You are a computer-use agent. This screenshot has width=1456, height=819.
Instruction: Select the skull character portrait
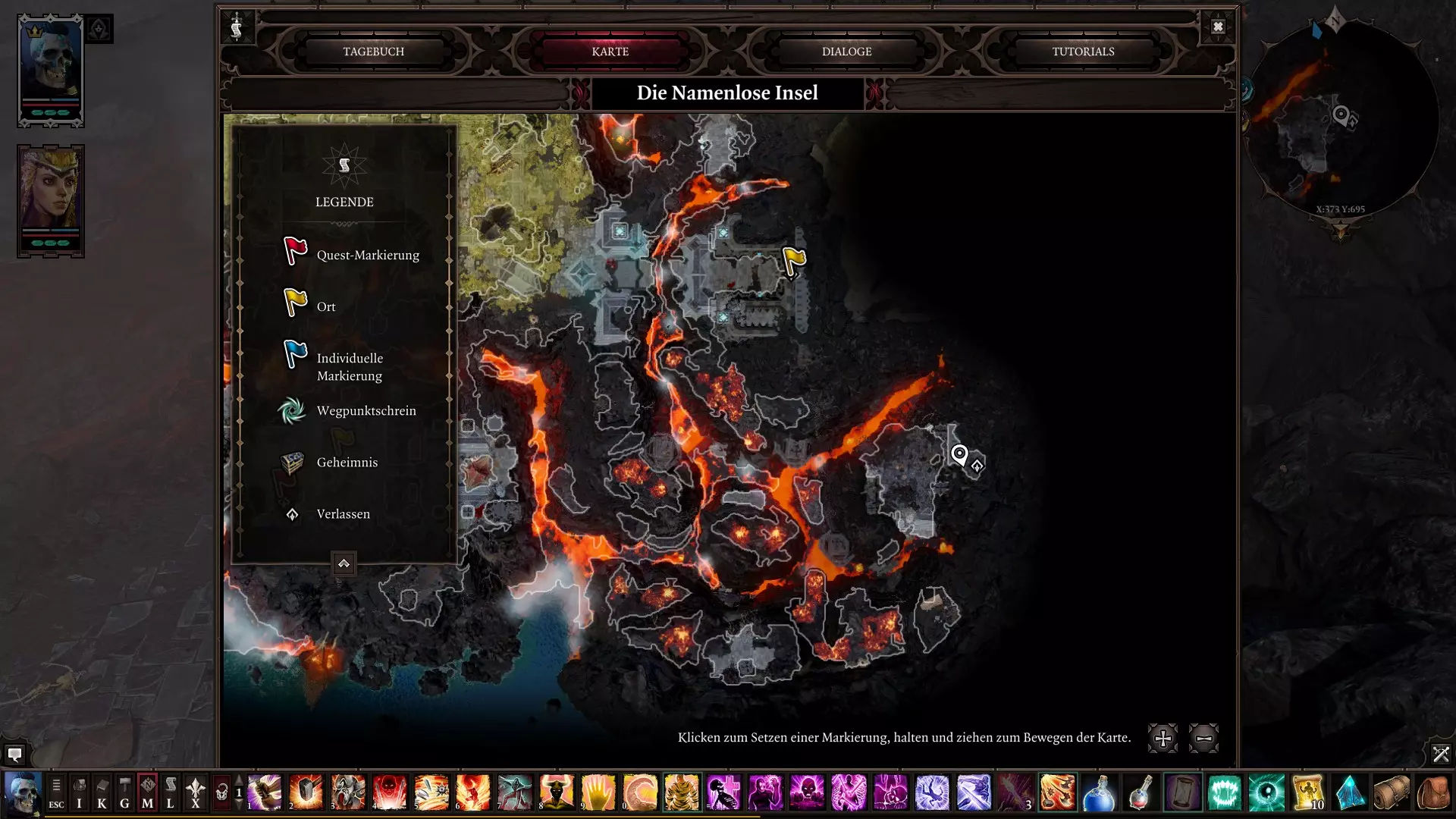pos(50,70)
